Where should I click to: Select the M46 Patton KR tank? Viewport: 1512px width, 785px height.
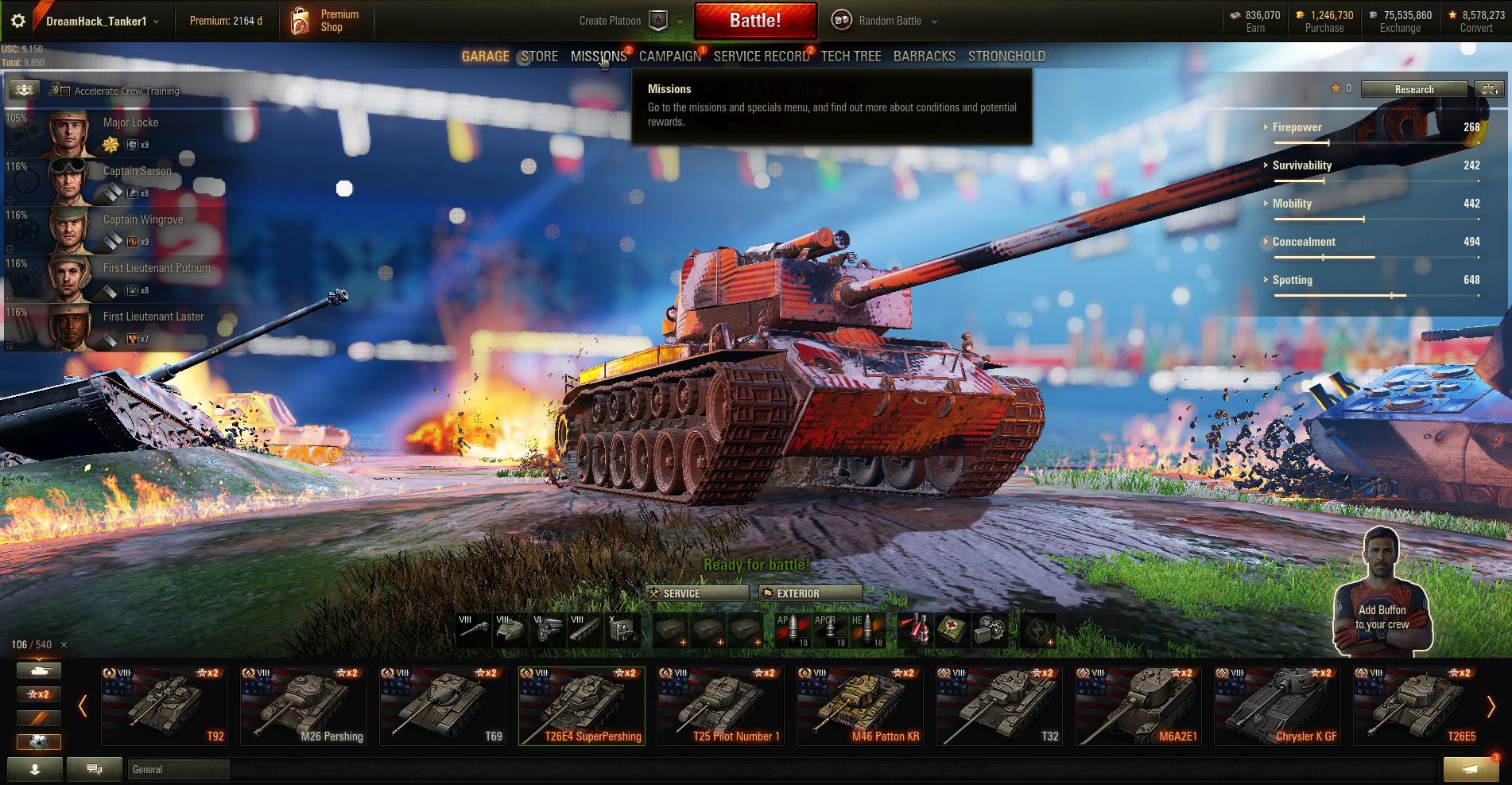(x=860, y=705)
